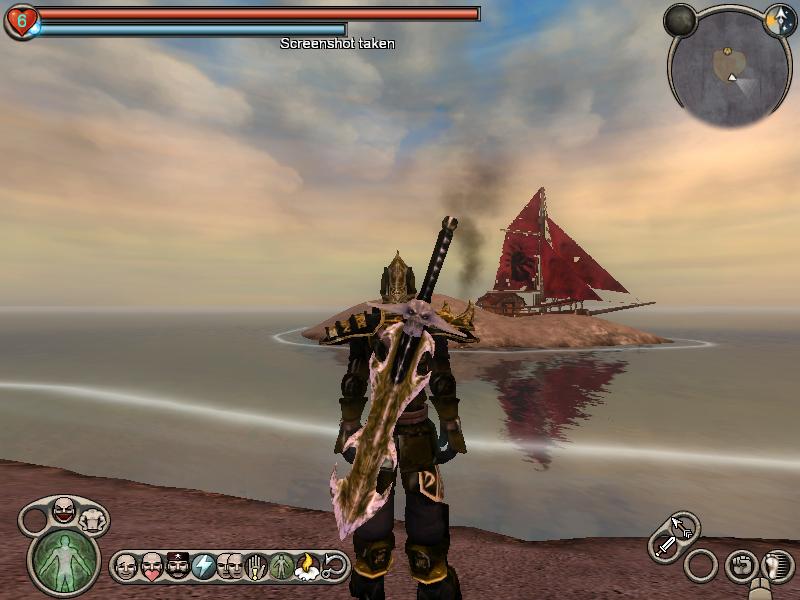Choose the raised hand exclamation icon
The width and height of the screenshot is (800, 600).
[x=256, y=566]
